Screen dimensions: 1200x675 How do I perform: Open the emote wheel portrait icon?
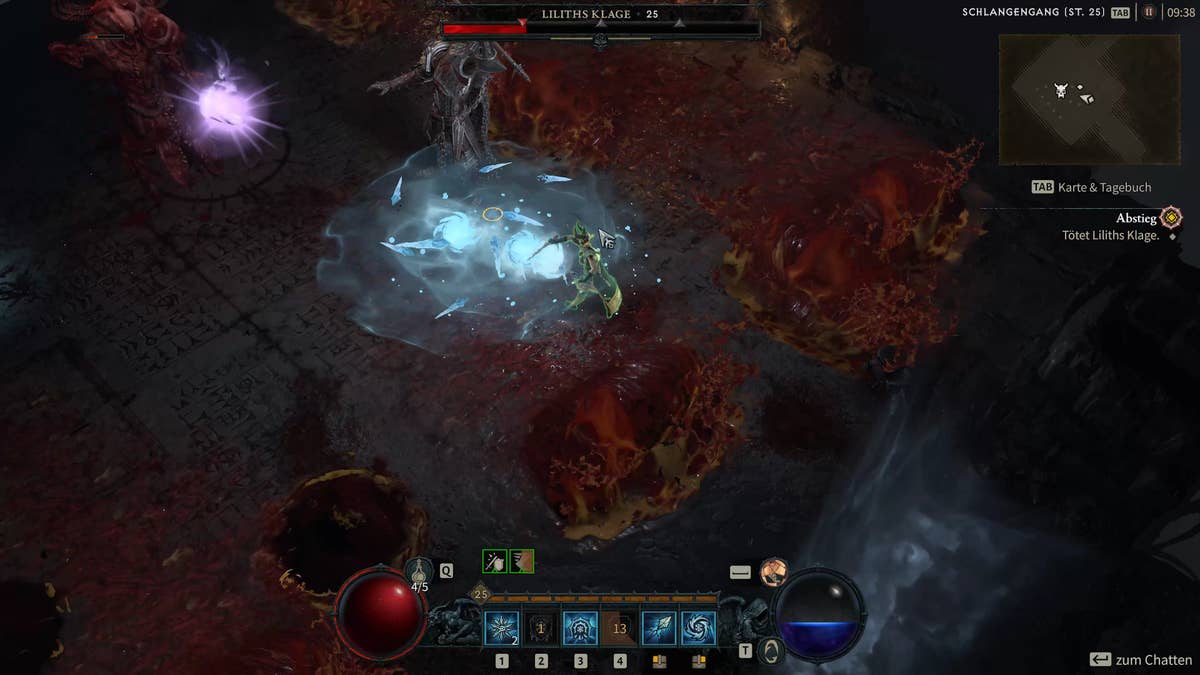(773, 572)
